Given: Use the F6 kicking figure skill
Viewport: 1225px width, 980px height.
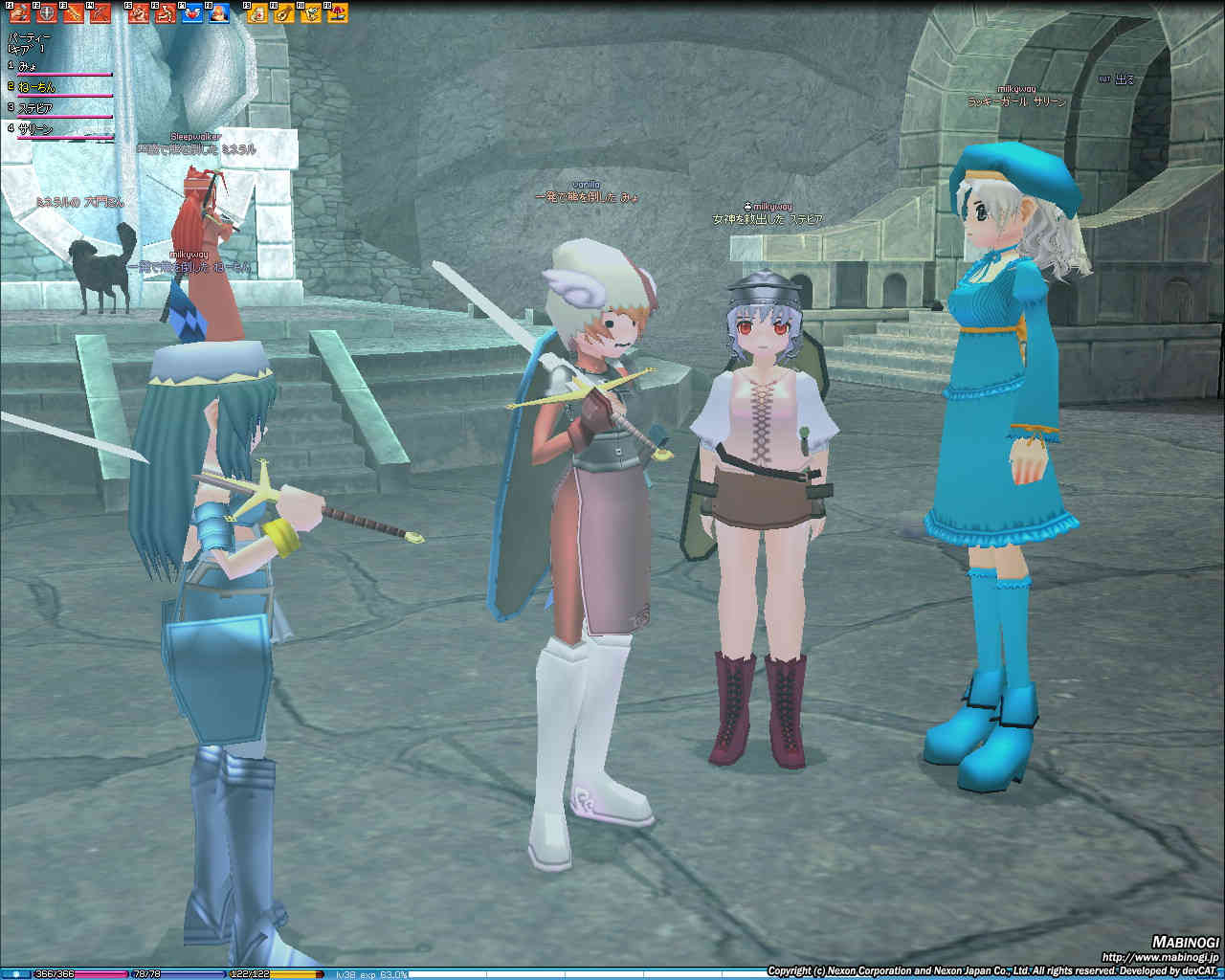Looking at the screenshot, I should (167, 13).
